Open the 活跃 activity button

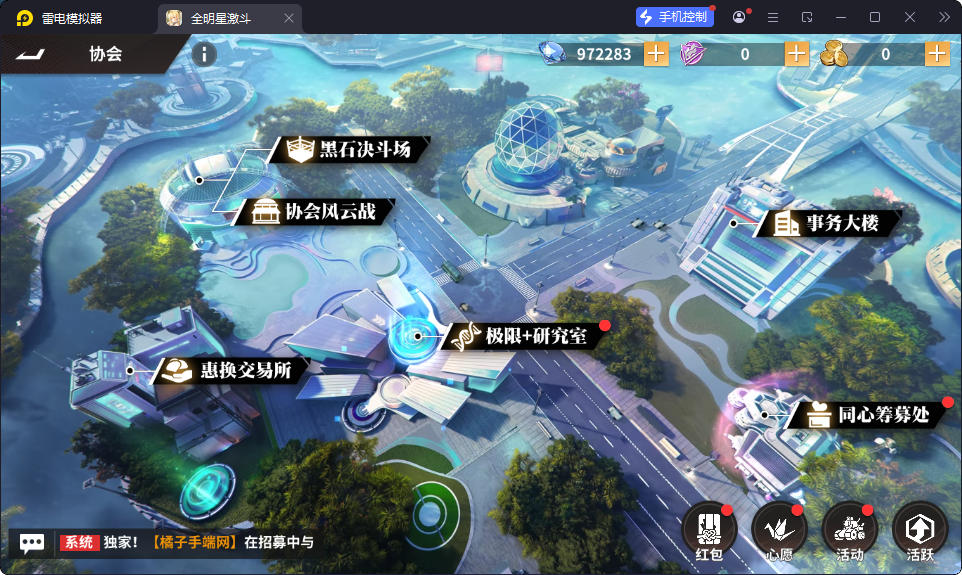[x=919, y=530]
